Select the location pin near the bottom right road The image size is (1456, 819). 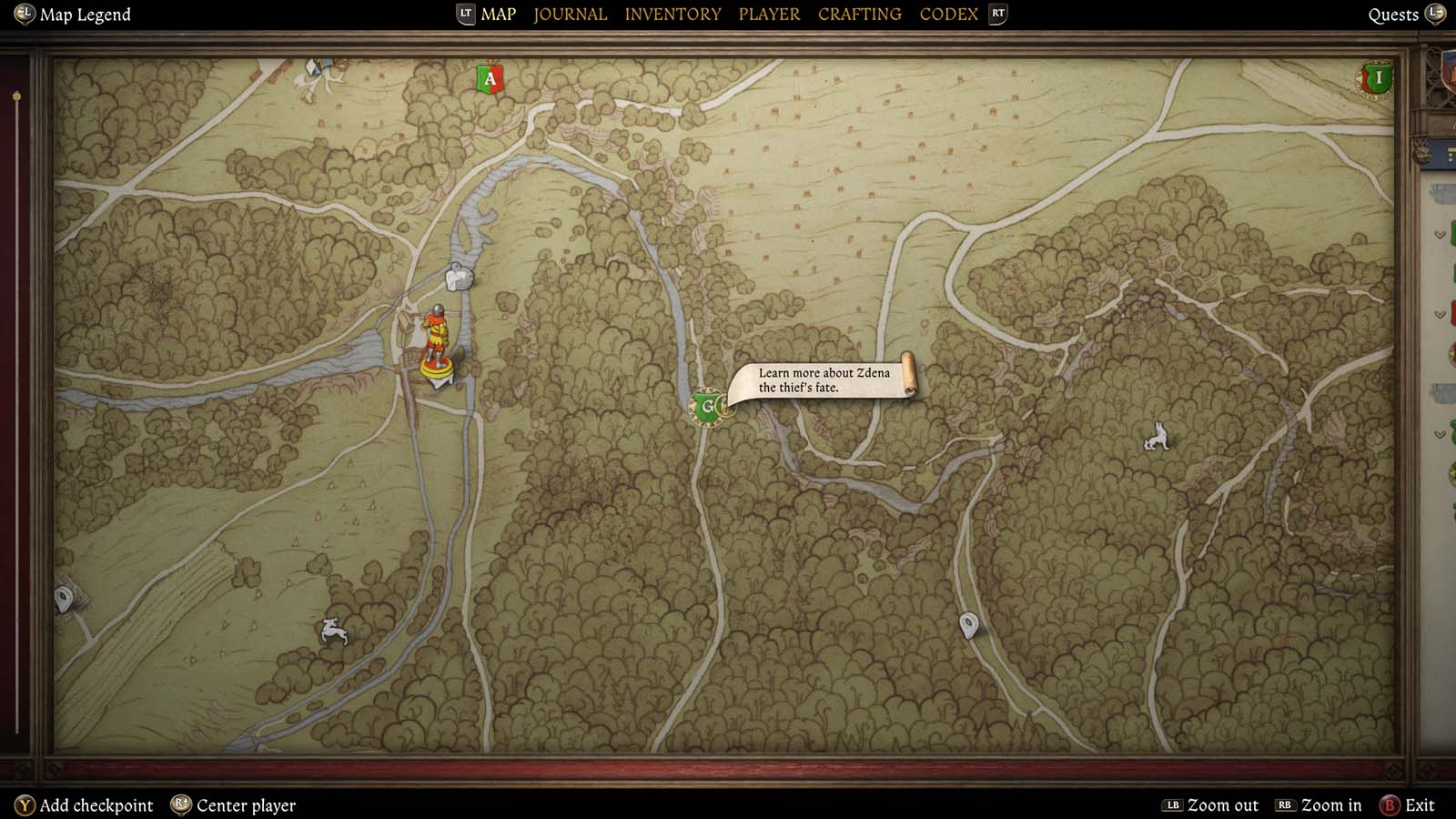967,624
